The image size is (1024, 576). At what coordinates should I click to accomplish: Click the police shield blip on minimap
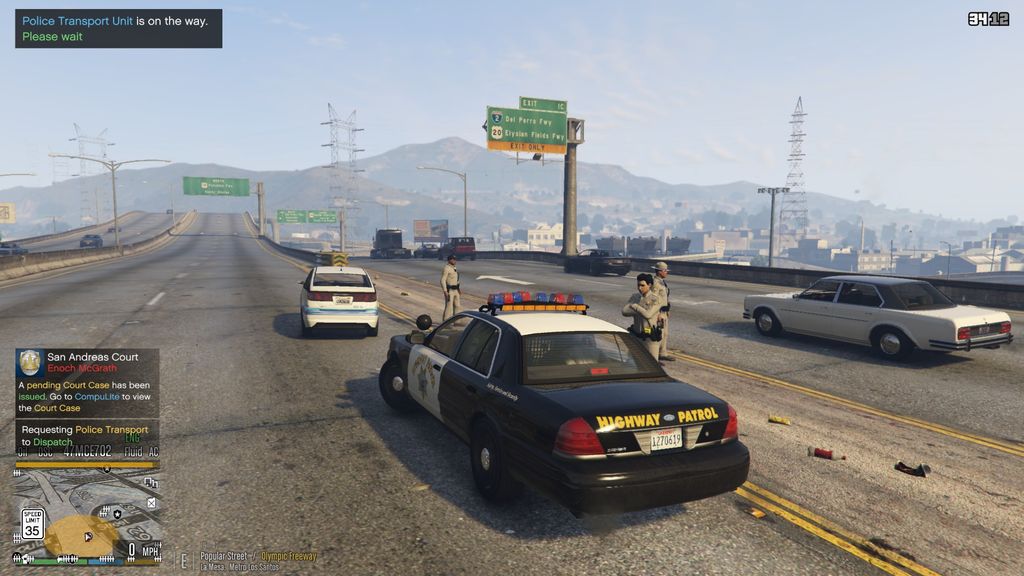pos(118,513)
